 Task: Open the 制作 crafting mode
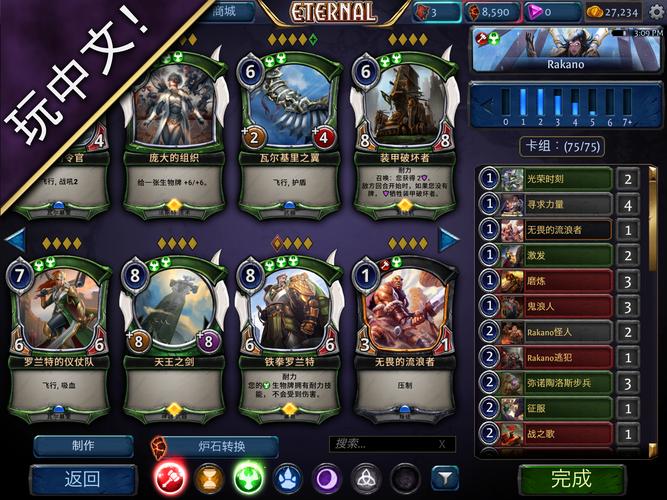[83, 445]
